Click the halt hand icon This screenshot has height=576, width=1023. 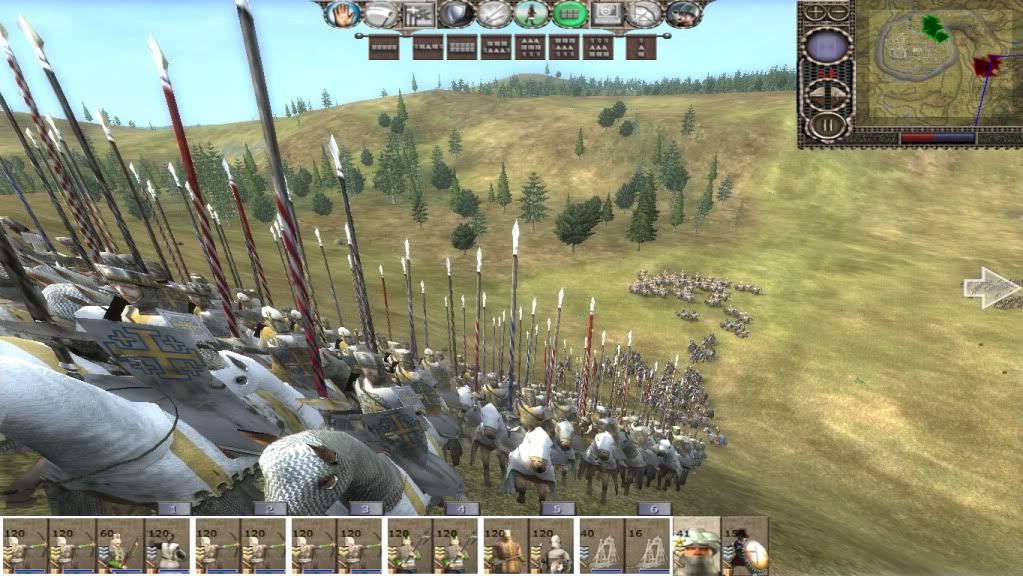(x=342, y=14)
